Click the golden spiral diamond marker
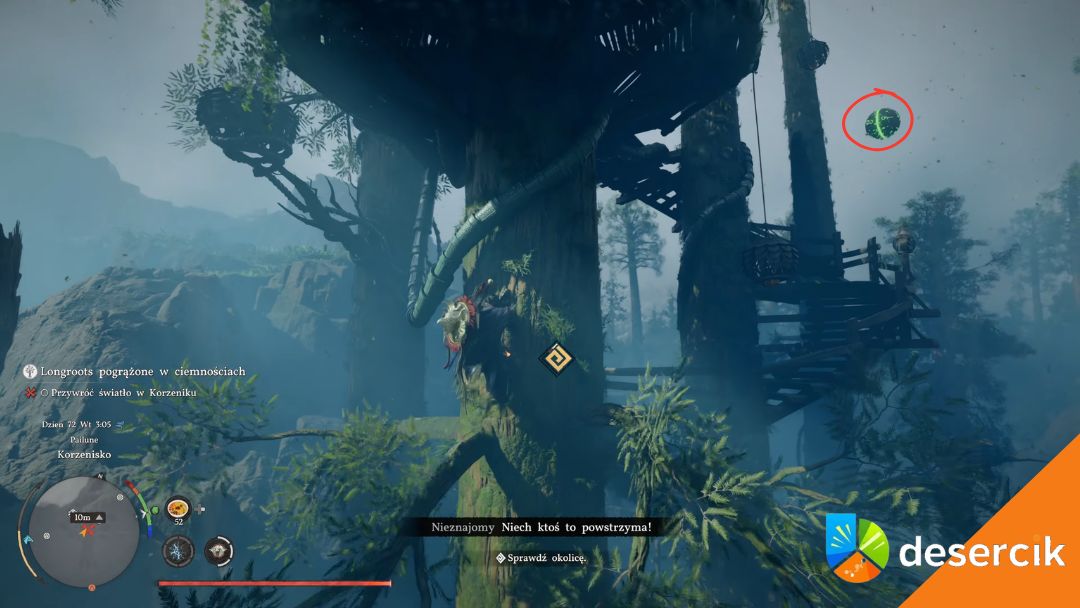This screenshot has height=608, width=1080. [x=555, y=359]
